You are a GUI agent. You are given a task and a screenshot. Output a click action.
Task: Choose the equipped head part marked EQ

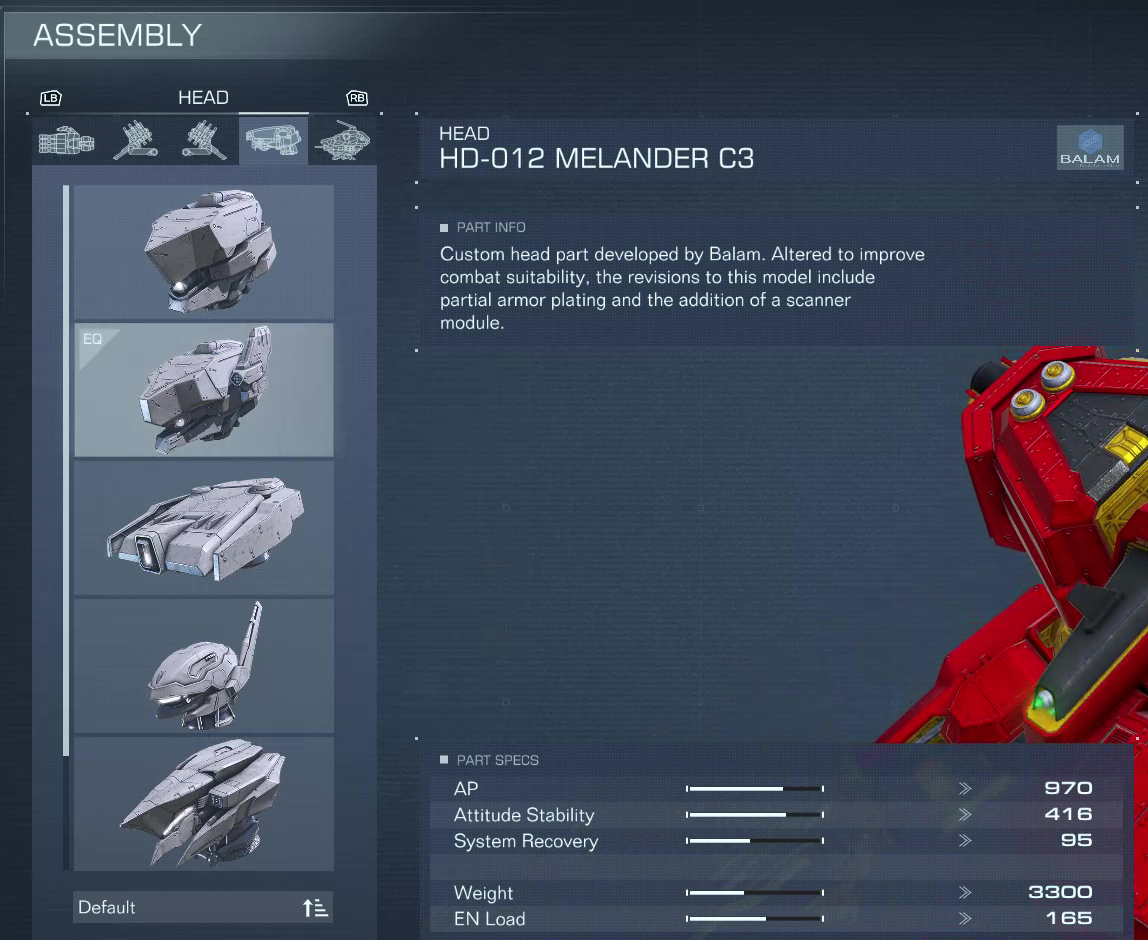(204, 390)
